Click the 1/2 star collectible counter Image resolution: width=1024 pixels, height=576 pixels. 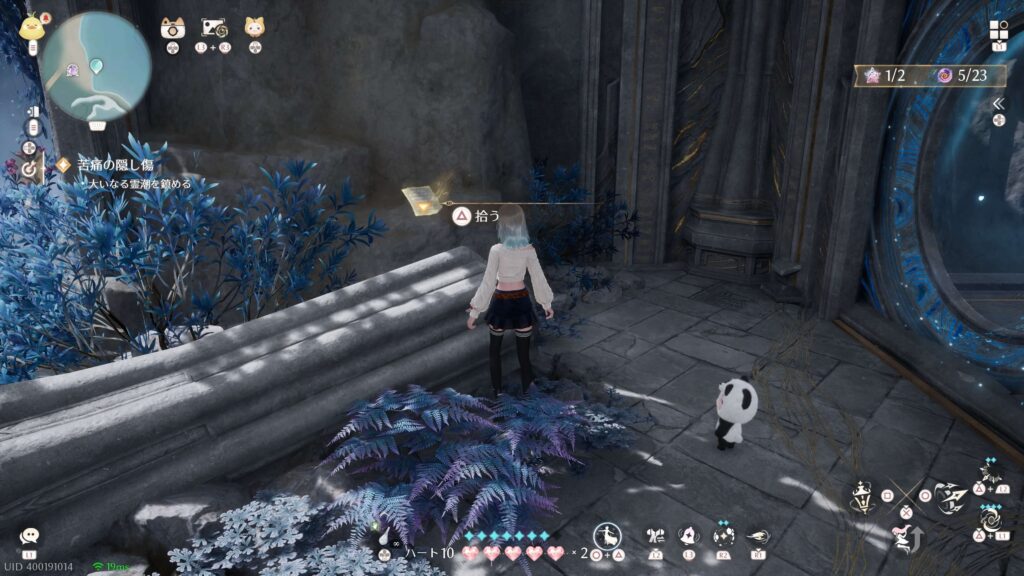point(882,76)
